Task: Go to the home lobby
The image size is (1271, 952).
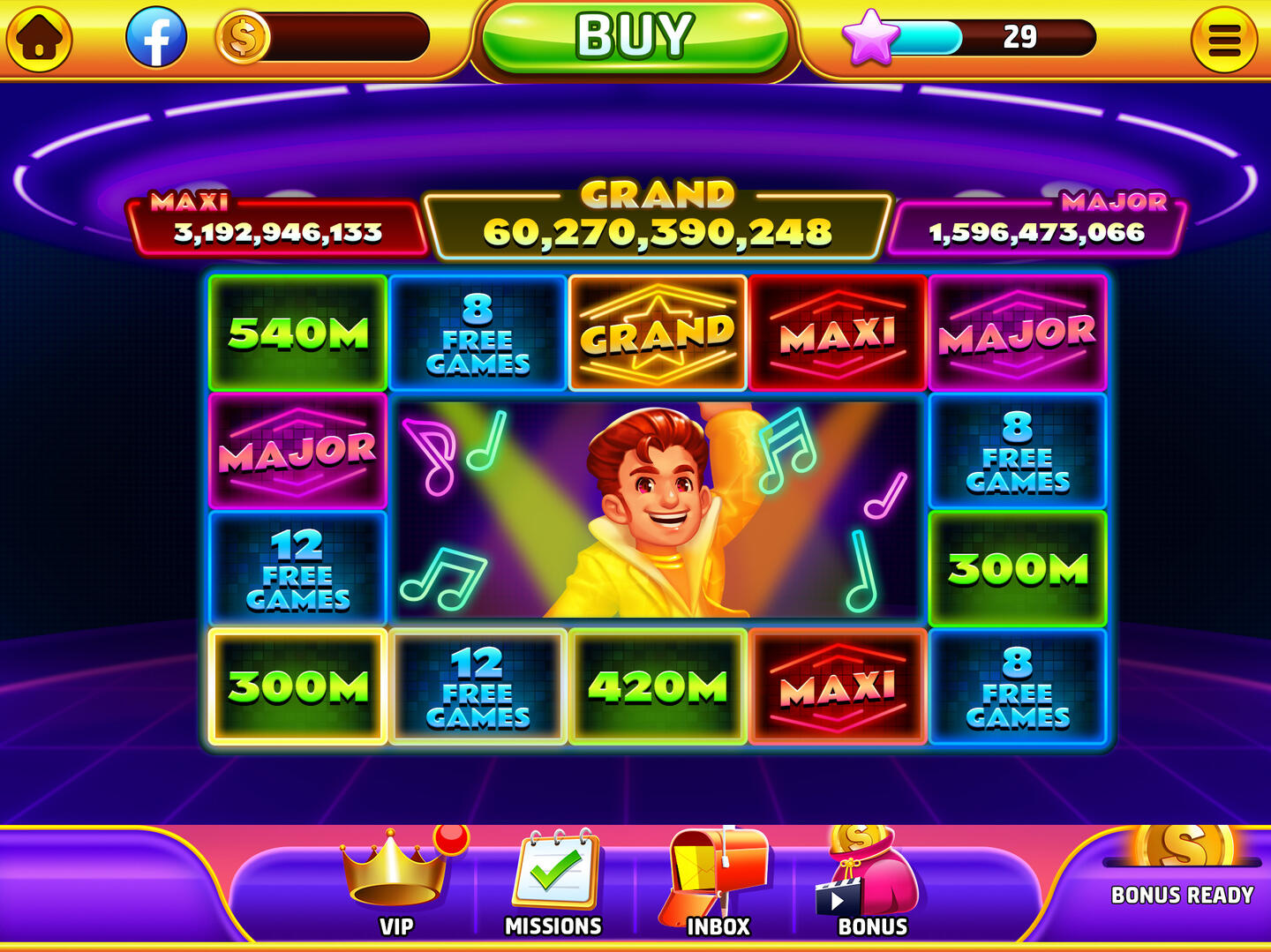Action: pyautogui.click(x=39, y=39)
